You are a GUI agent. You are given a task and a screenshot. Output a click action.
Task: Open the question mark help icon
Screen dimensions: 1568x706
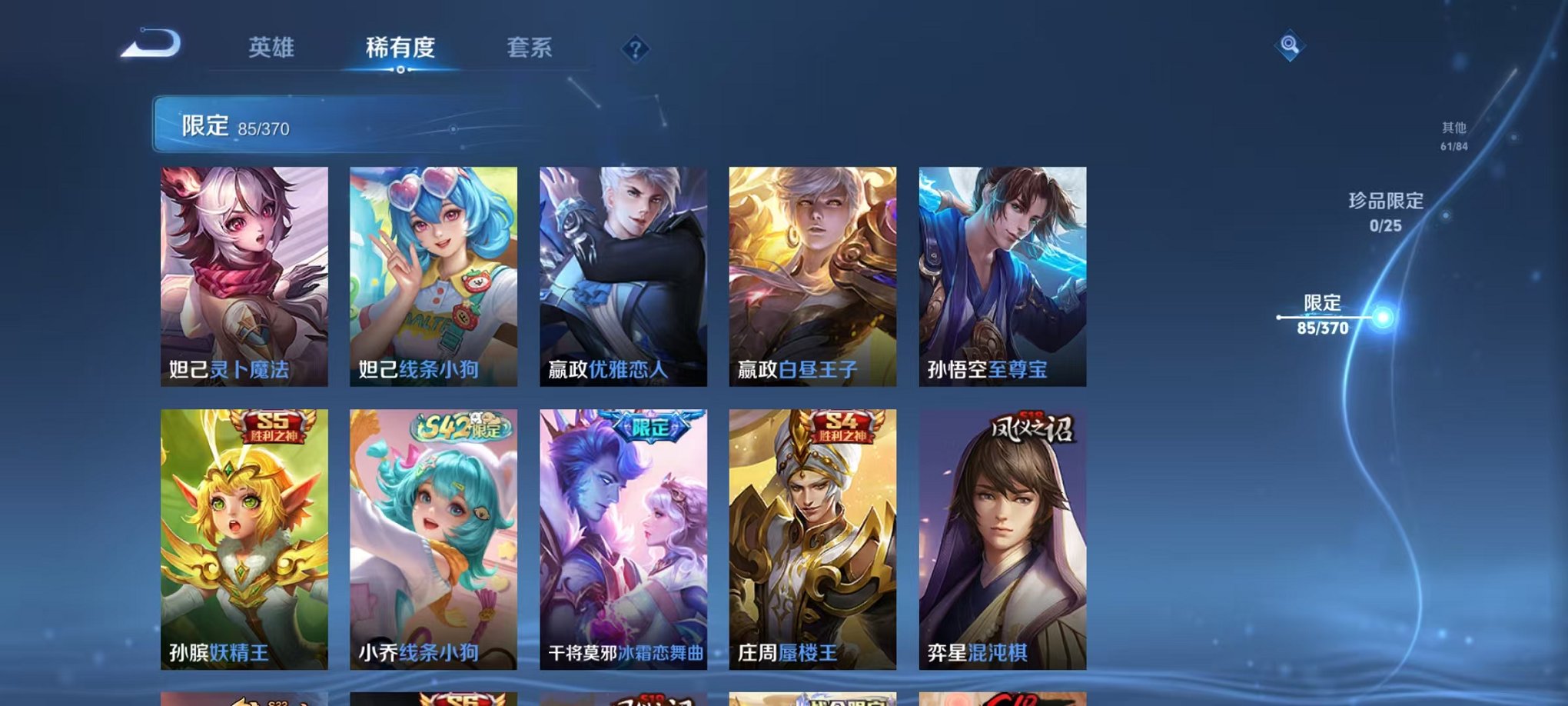click(634, 50)
